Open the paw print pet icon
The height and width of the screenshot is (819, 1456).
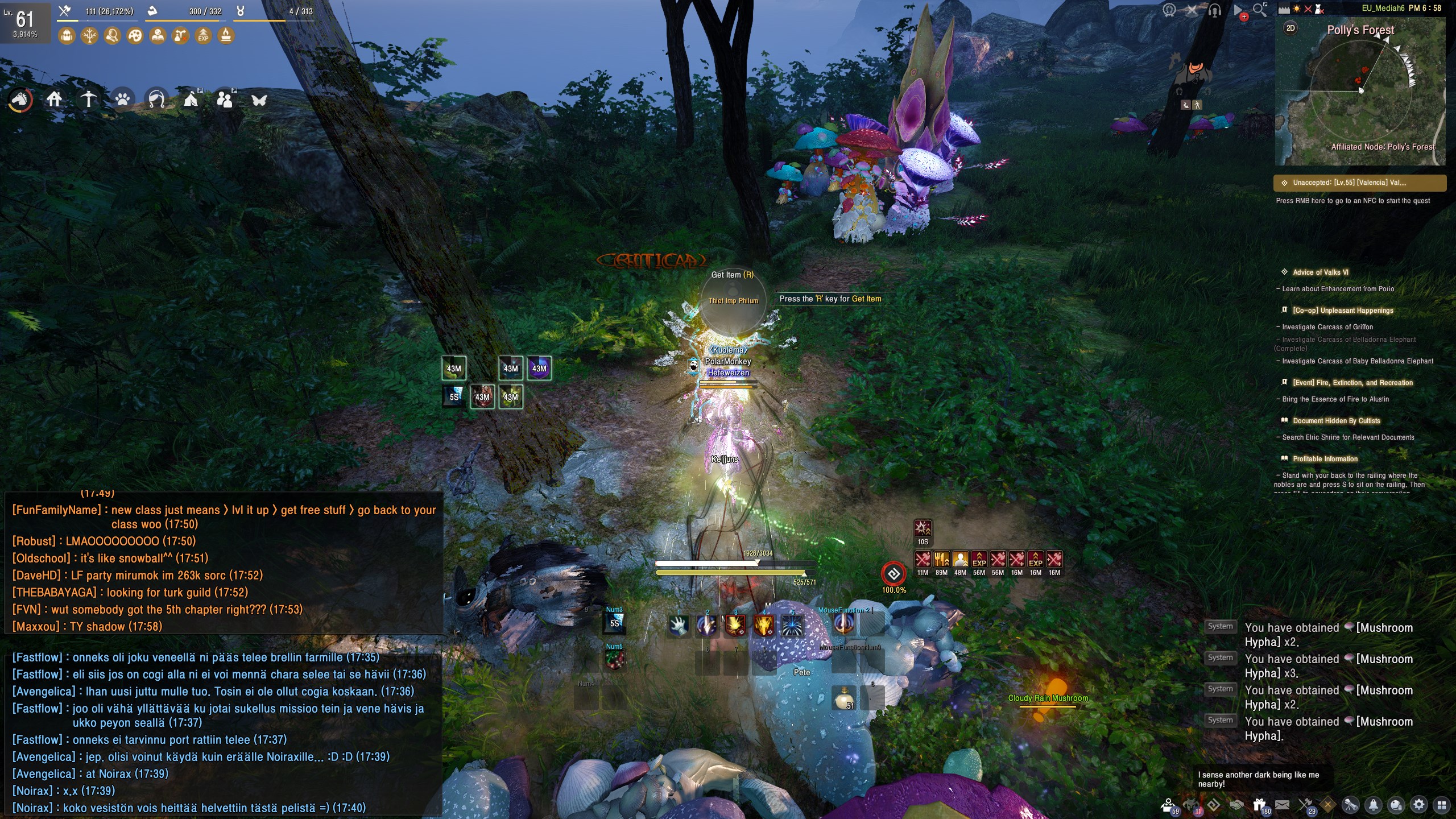tap(123, 100)
